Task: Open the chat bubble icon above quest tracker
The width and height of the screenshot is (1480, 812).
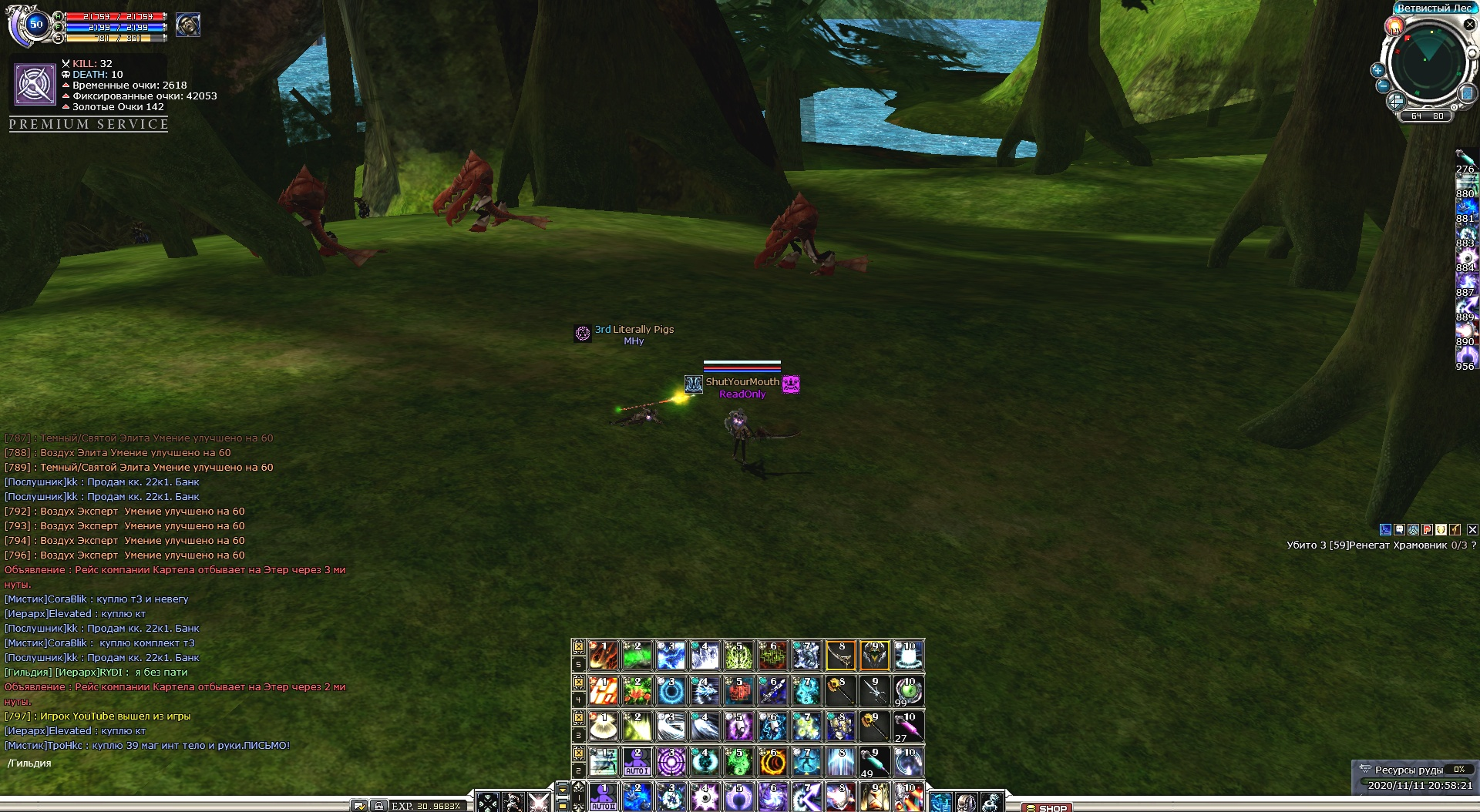Action: tap(1399, 529)
